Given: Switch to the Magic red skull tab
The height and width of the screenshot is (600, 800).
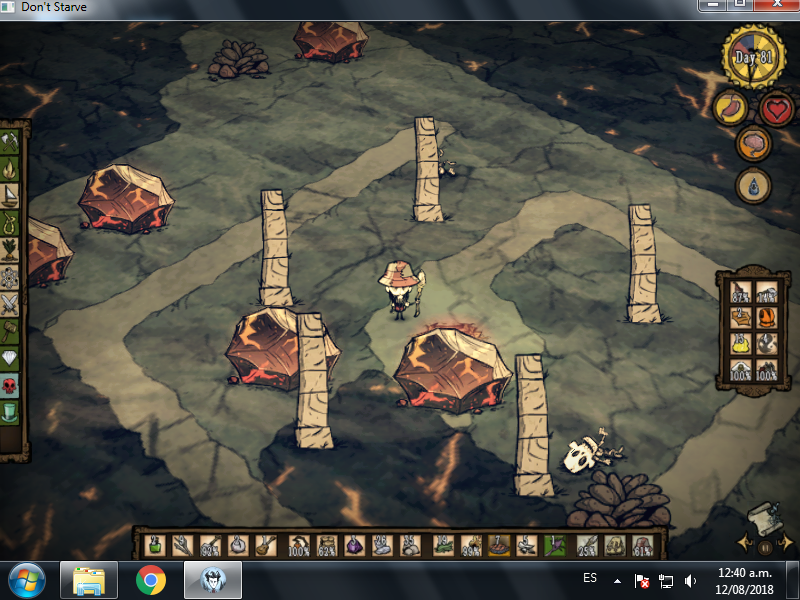Looking at the screenshot, I should [10, 385].
